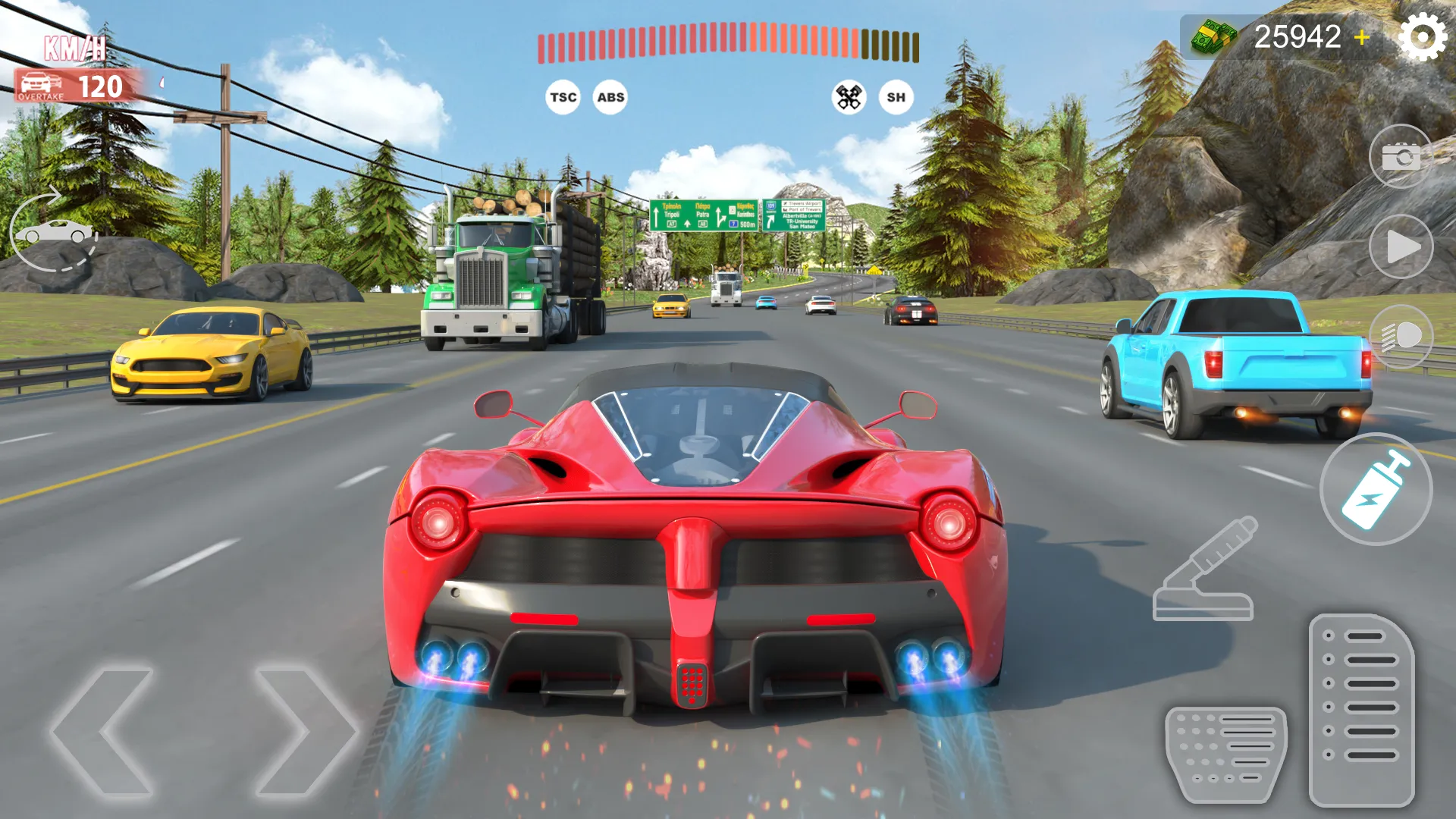The width and height of the screenshot is (1456, 819).
Task: Toggle the ABS braking system
Action: coord(610,97)
